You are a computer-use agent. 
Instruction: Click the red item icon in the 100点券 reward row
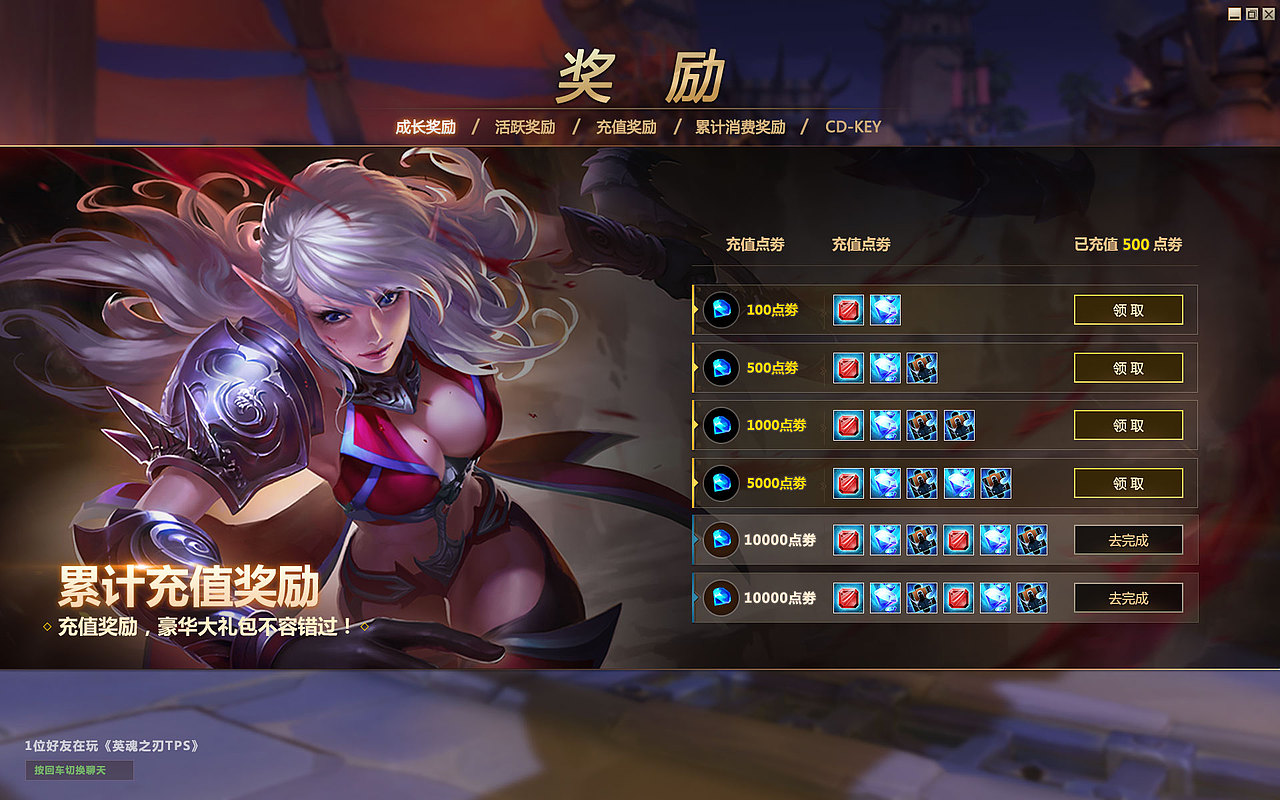pyautogui.click(x=846, y=310)
